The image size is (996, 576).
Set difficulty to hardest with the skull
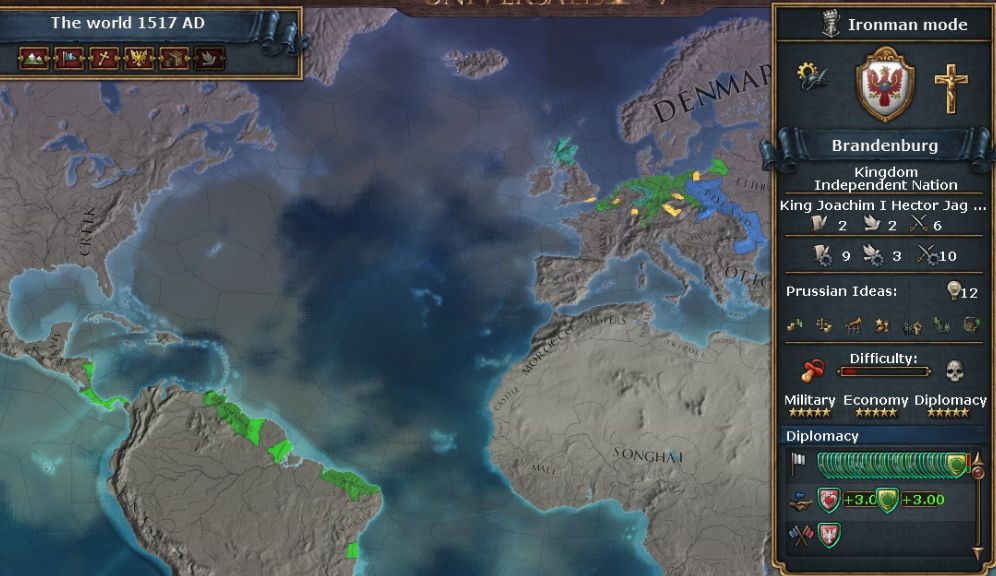click(953, 370)
